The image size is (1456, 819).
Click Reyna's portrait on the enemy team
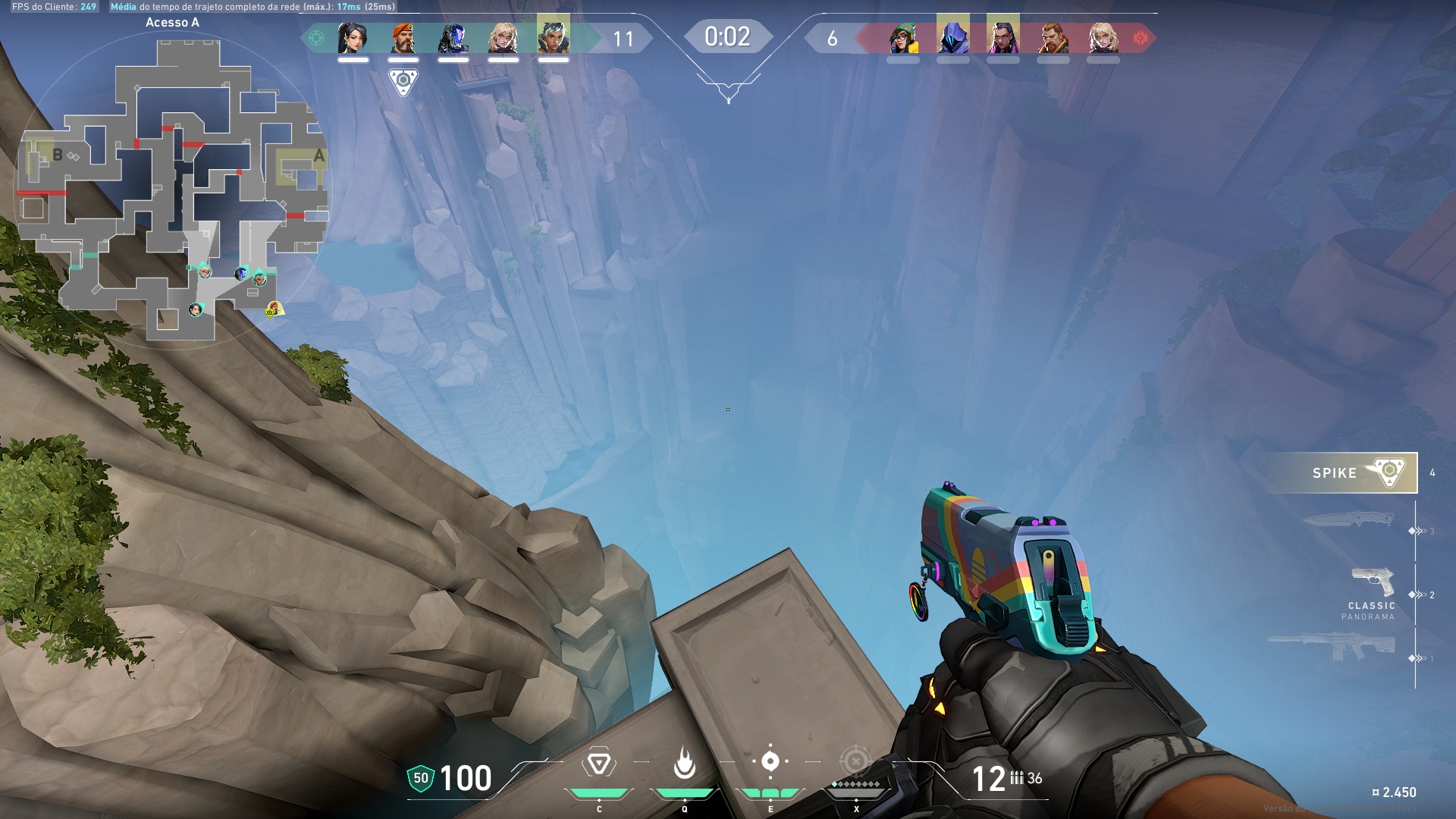[x=1003, y=37]
